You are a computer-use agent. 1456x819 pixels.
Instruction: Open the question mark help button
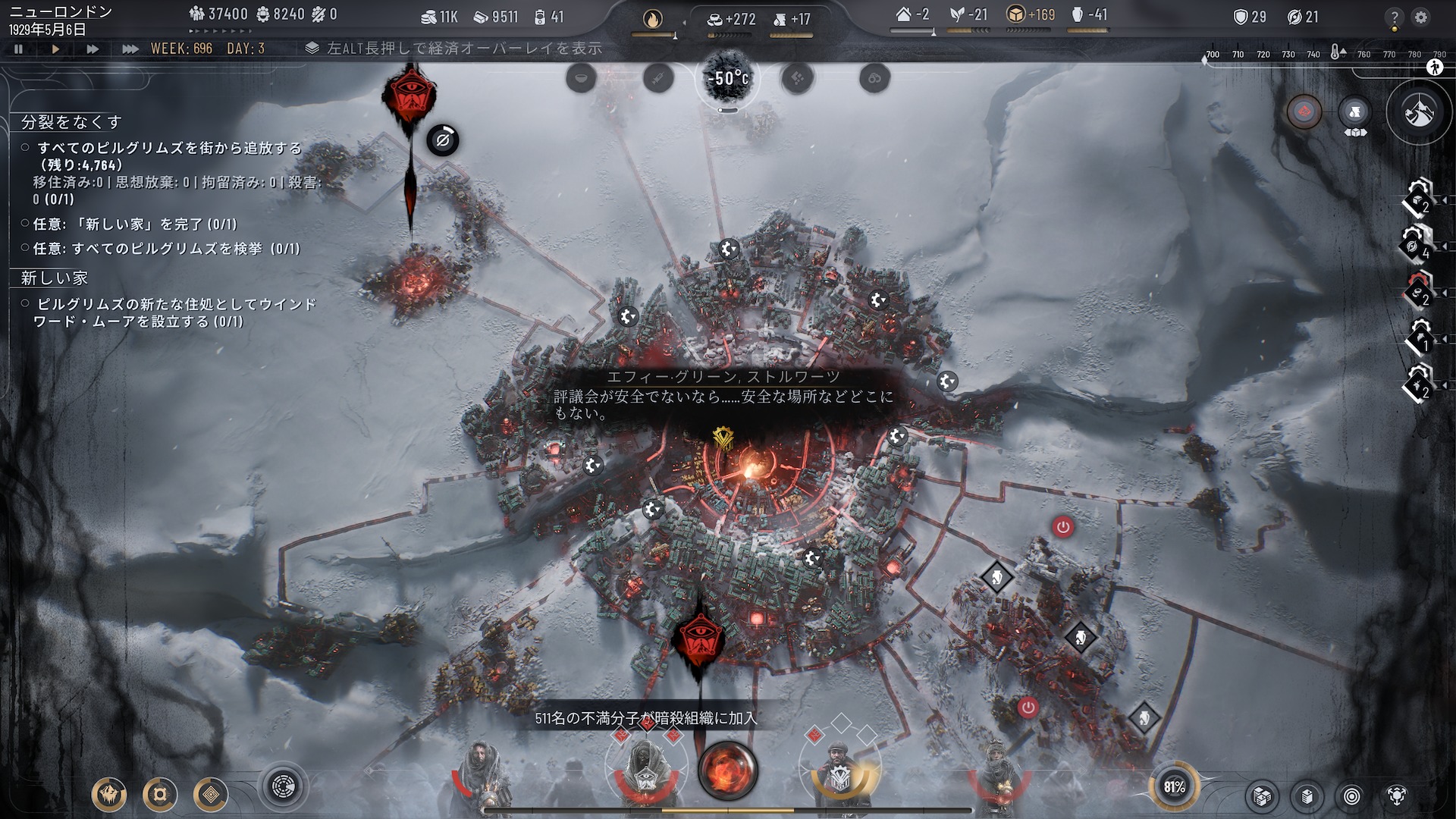pyautogui.click(x=1394, y=17)
